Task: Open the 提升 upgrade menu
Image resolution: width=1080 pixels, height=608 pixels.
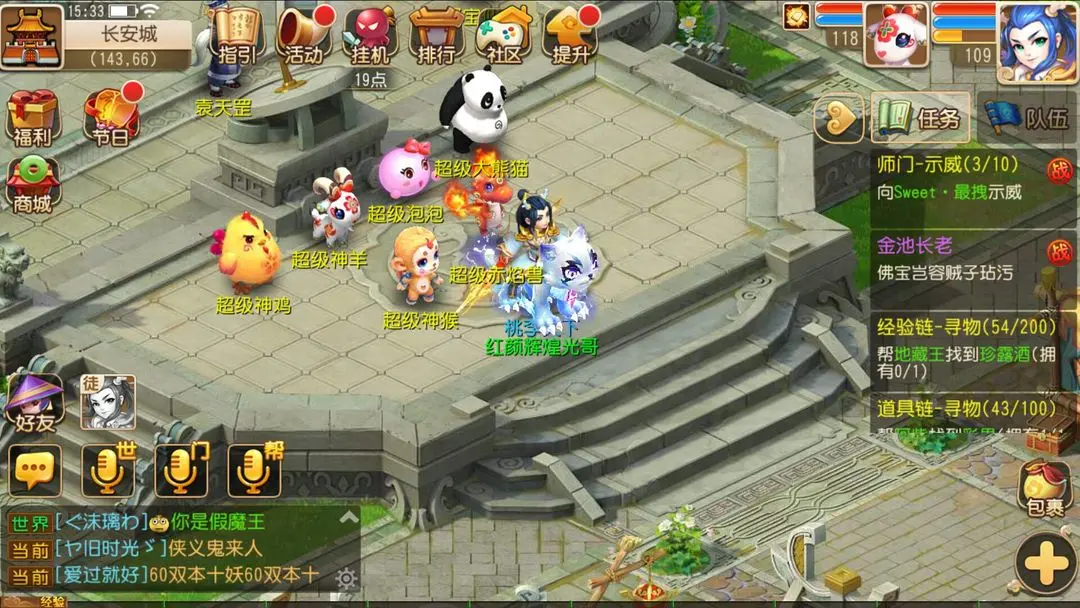Action: 571,35
